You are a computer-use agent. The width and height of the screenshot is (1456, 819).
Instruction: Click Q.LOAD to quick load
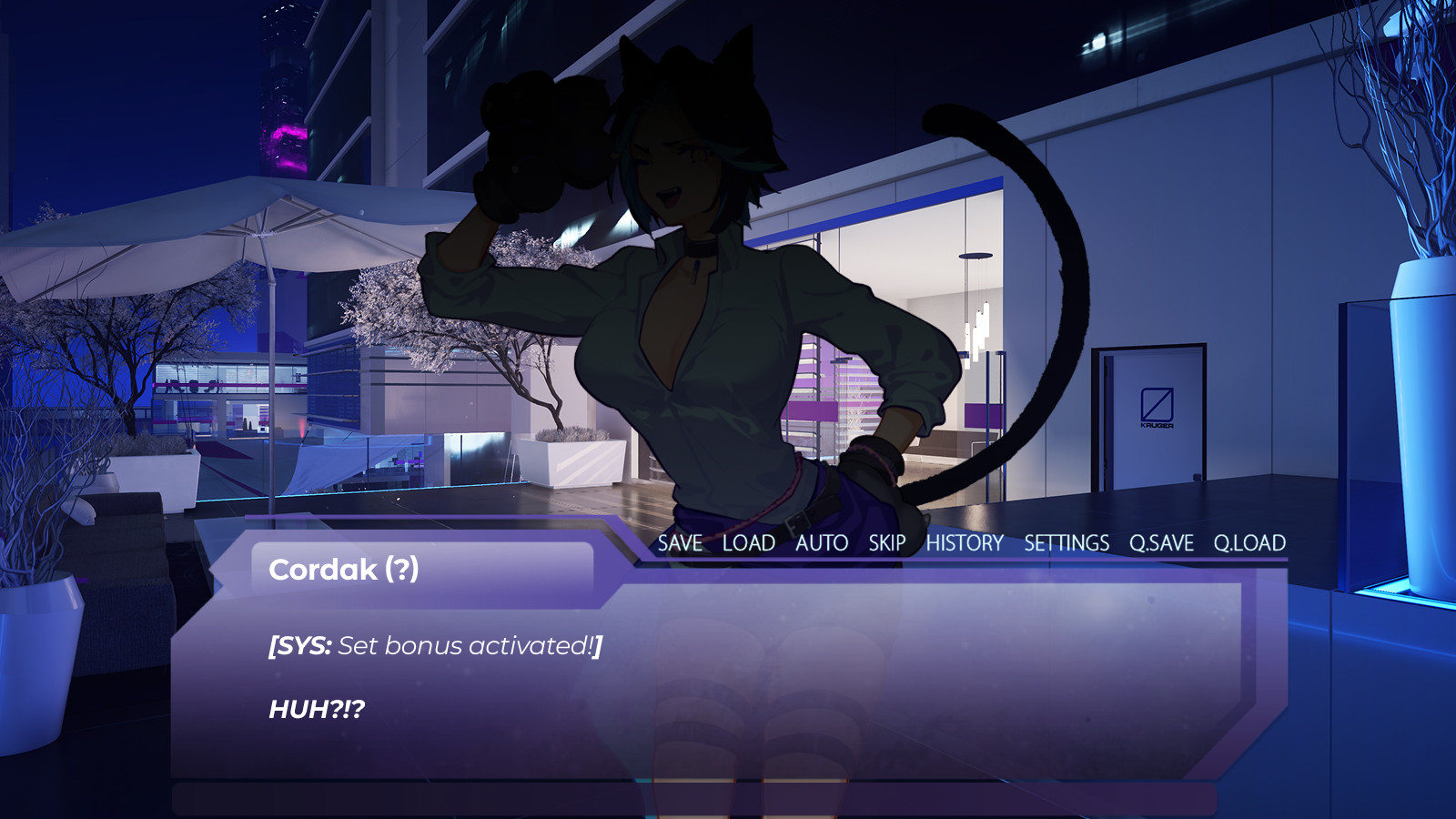1249,543
